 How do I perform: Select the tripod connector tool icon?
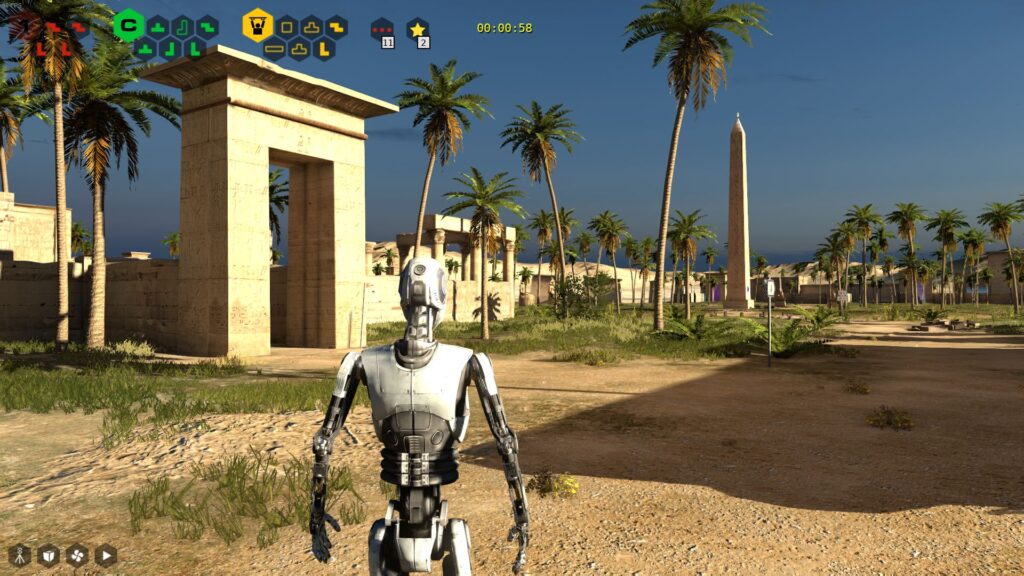[20, 555]
